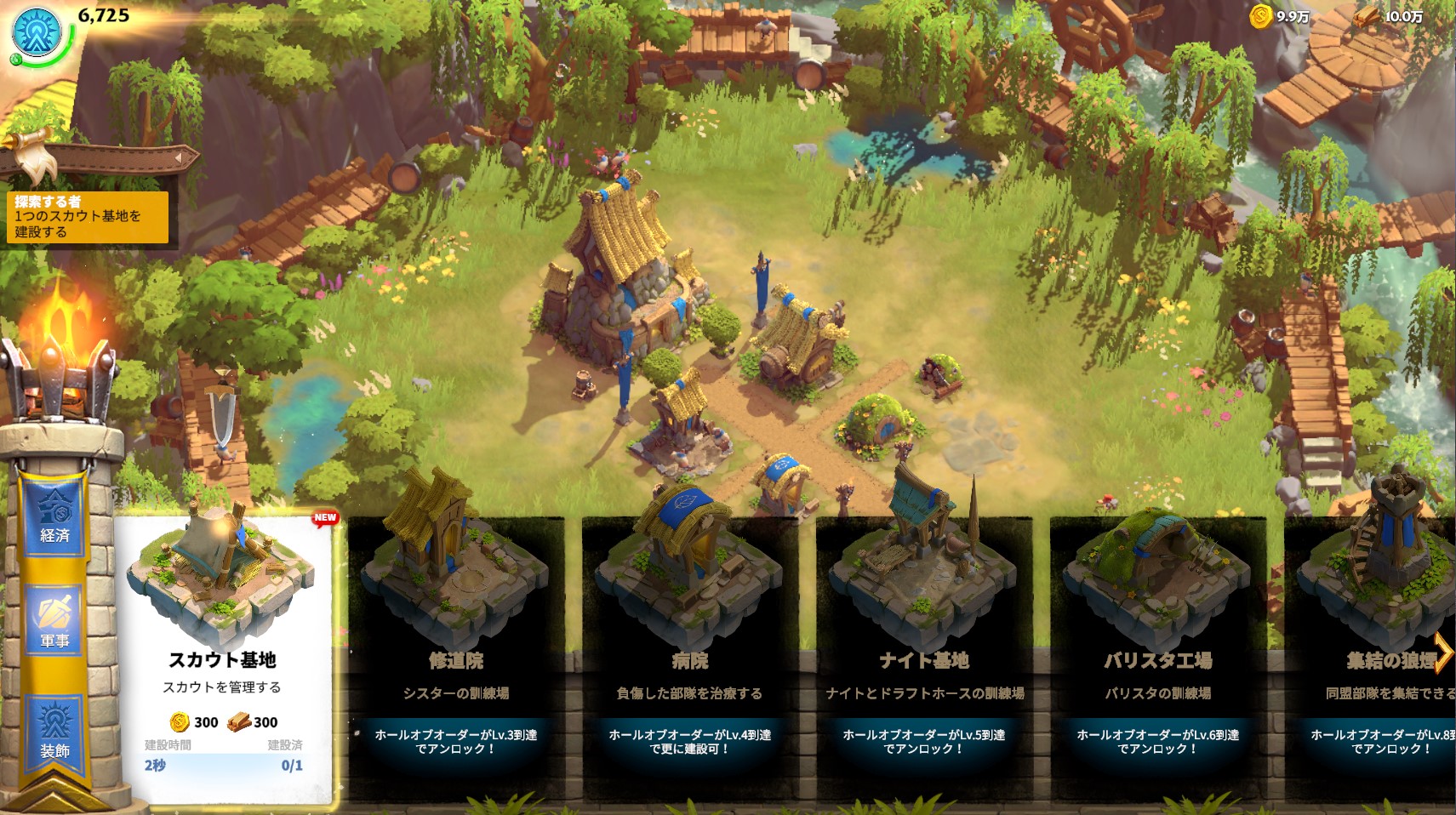Choose the バリスタ工場 building card
Viewport: 1456px width, 815px height.
point(1157,647)
